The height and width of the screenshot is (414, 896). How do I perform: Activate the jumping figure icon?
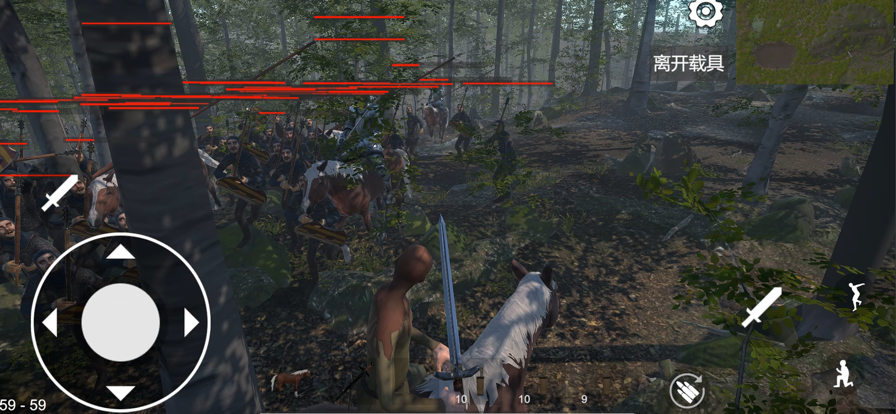pos(855,296)
